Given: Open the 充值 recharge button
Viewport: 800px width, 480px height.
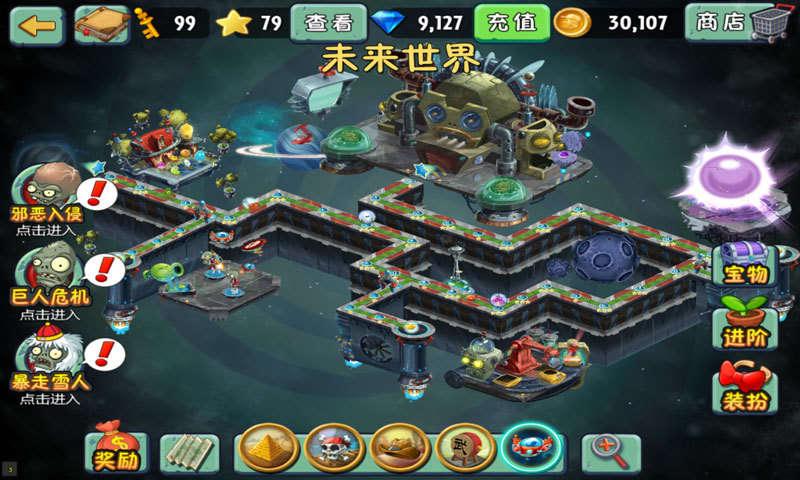Looking at the screenshot, I should coord(511,22).
